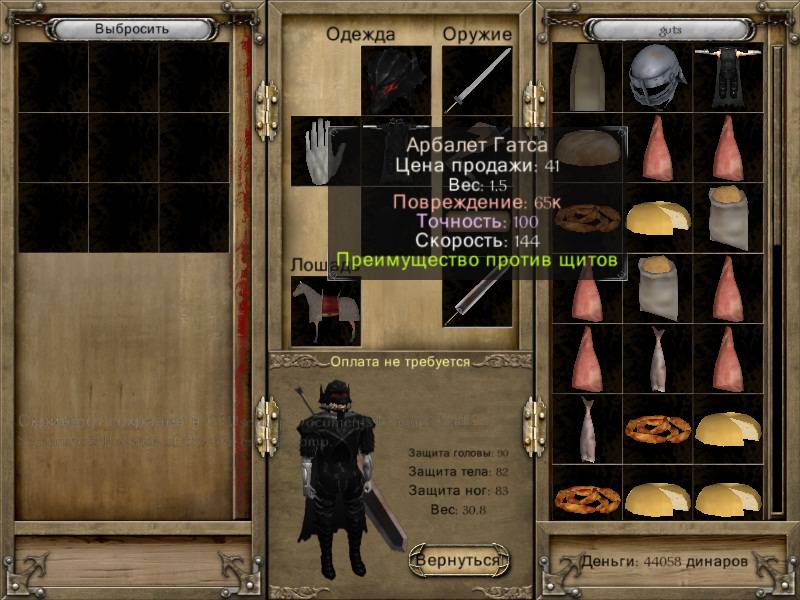Select the bread loaf in inventory

coord(590,146)
